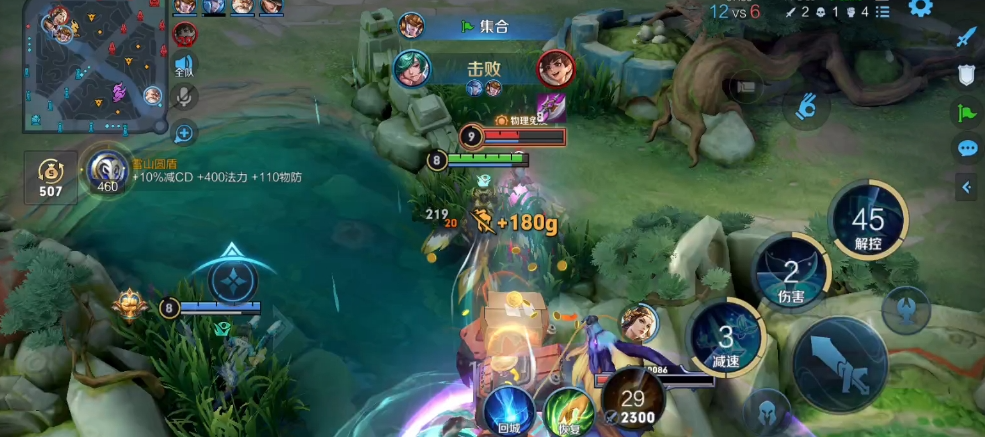The image size is (985, 437).
Task: Open the battlefield minimap
Action: pyautogui.click(x=96, y=66)
